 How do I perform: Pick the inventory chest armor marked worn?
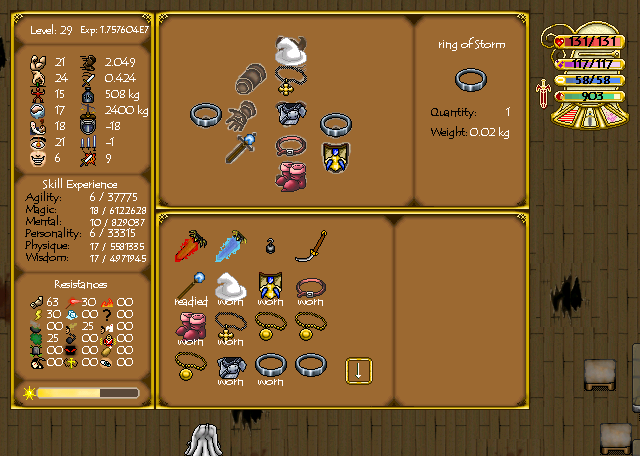(x=230, y=367)
